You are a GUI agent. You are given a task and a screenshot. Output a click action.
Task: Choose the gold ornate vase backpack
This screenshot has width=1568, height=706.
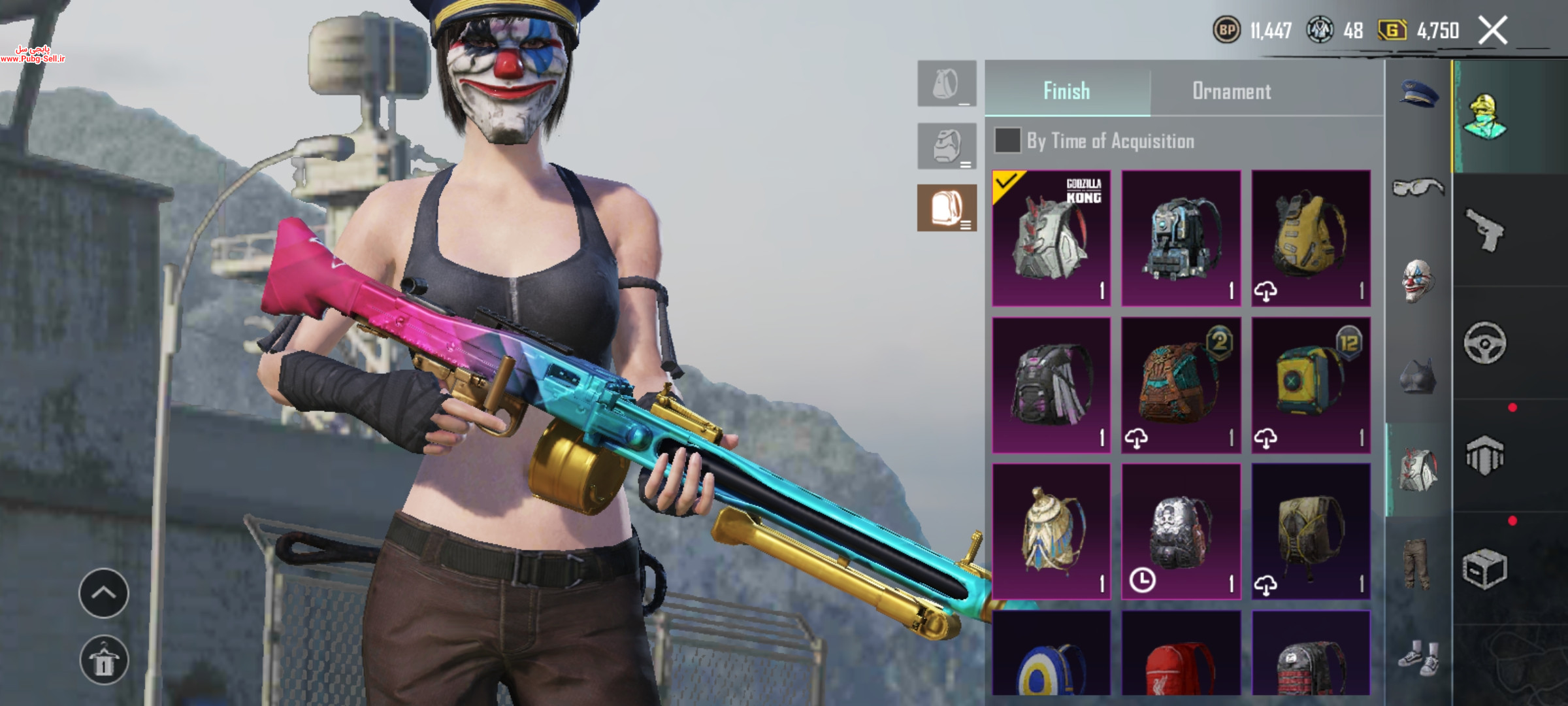coord(1051,531)
